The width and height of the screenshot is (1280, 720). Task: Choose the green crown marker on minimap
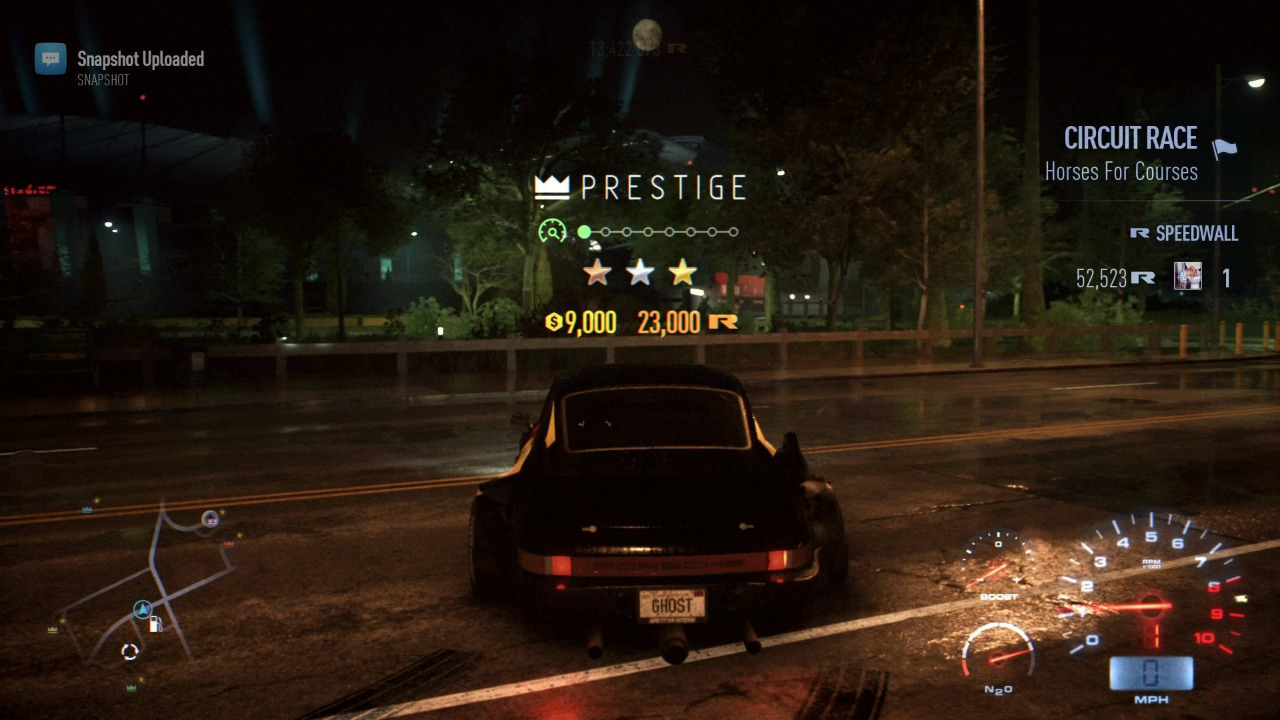(131, 688)
